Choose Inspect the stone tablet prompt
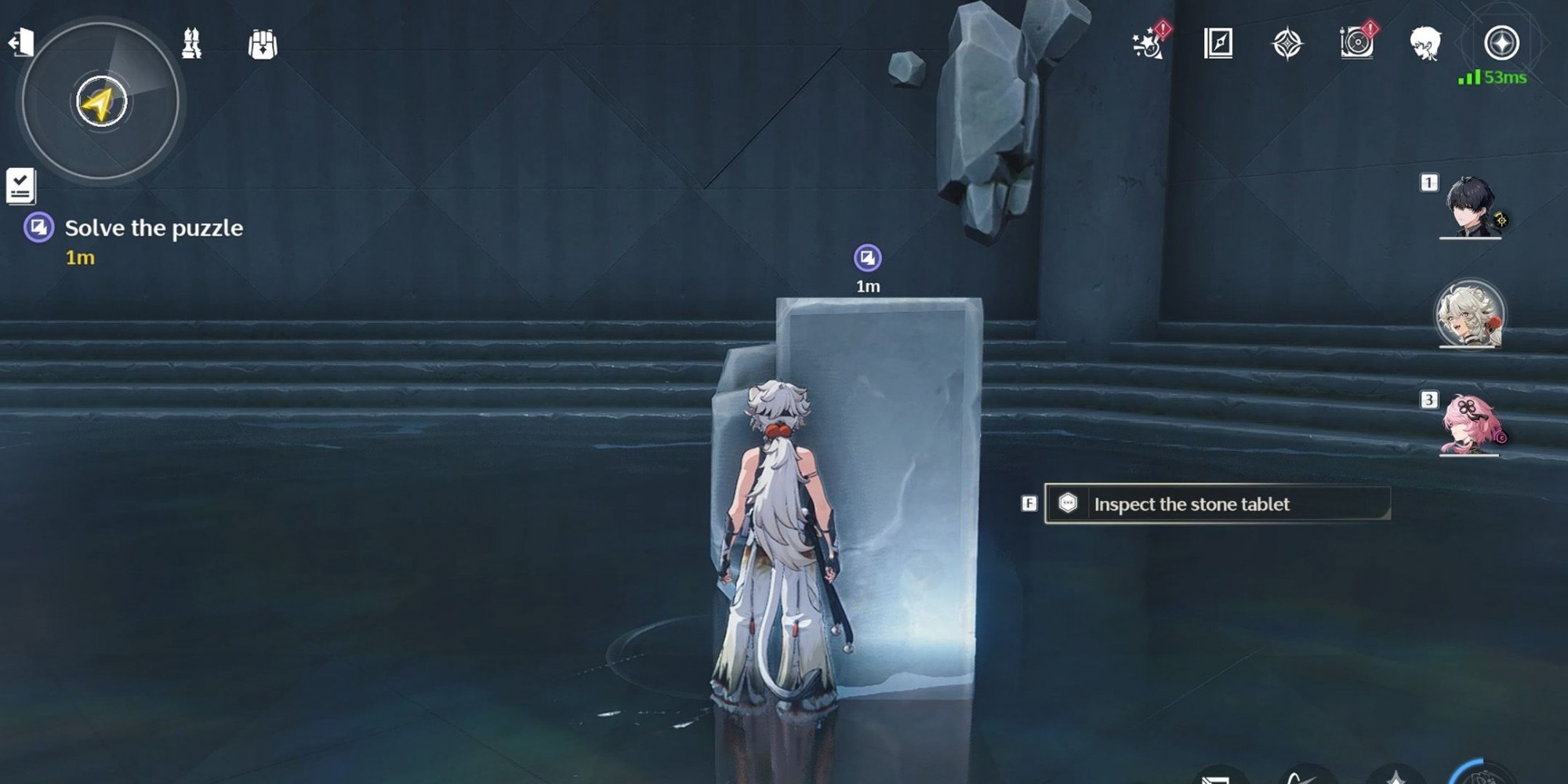 [x=1217, y=504]
